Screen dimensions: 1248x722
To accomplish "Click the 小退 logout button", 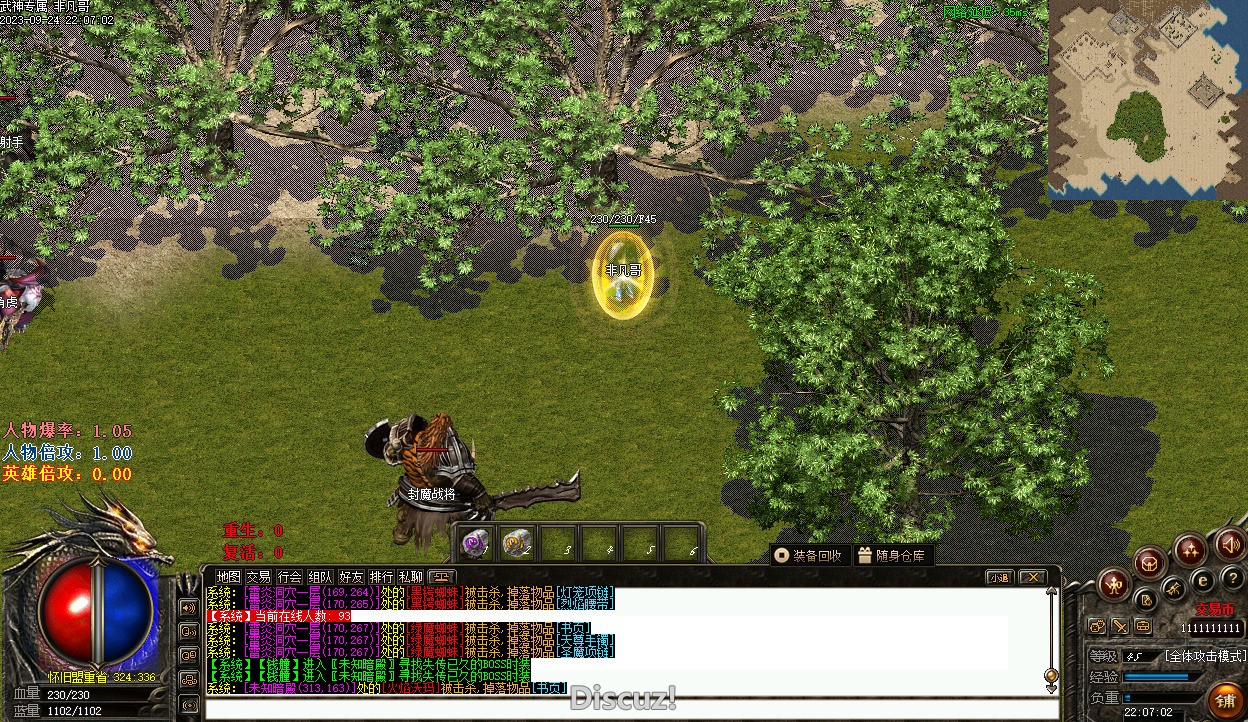I will [998, 577].
